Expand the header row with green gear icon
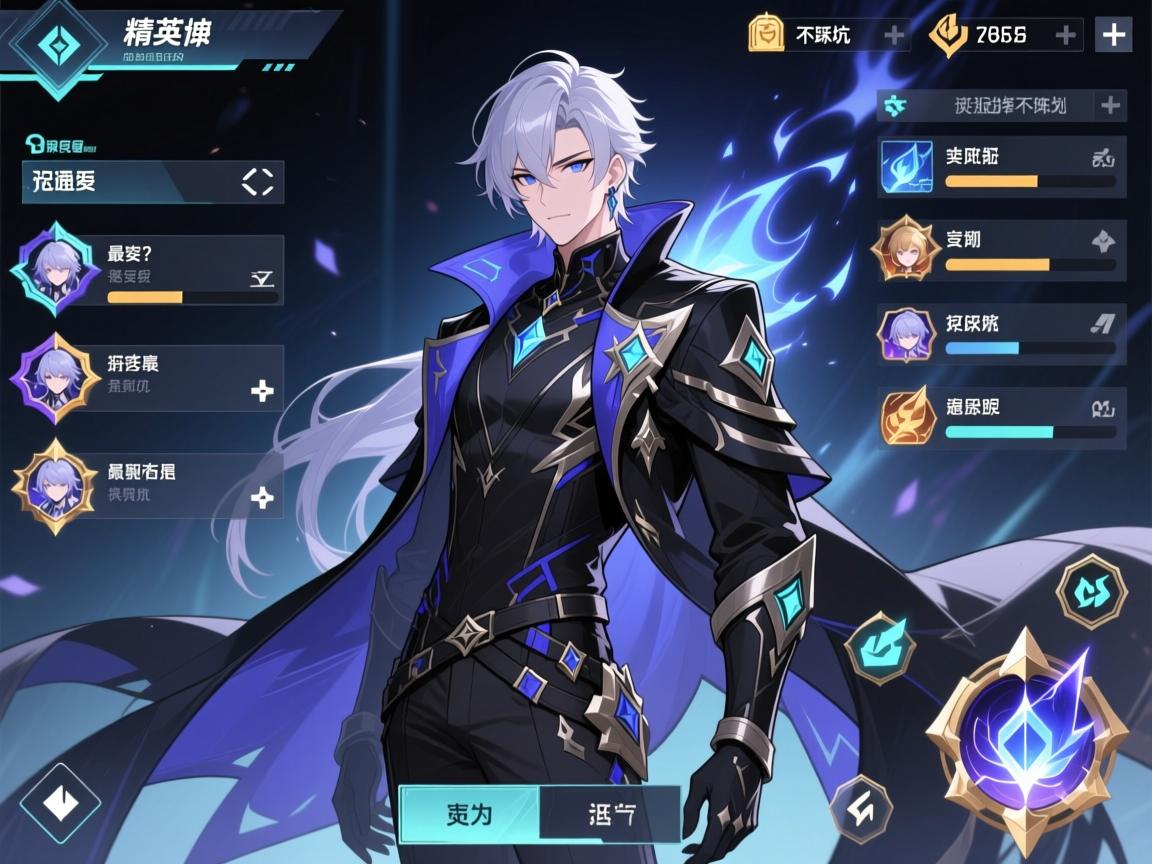This screenshot has height=864, width=1152. [1001, 105]
